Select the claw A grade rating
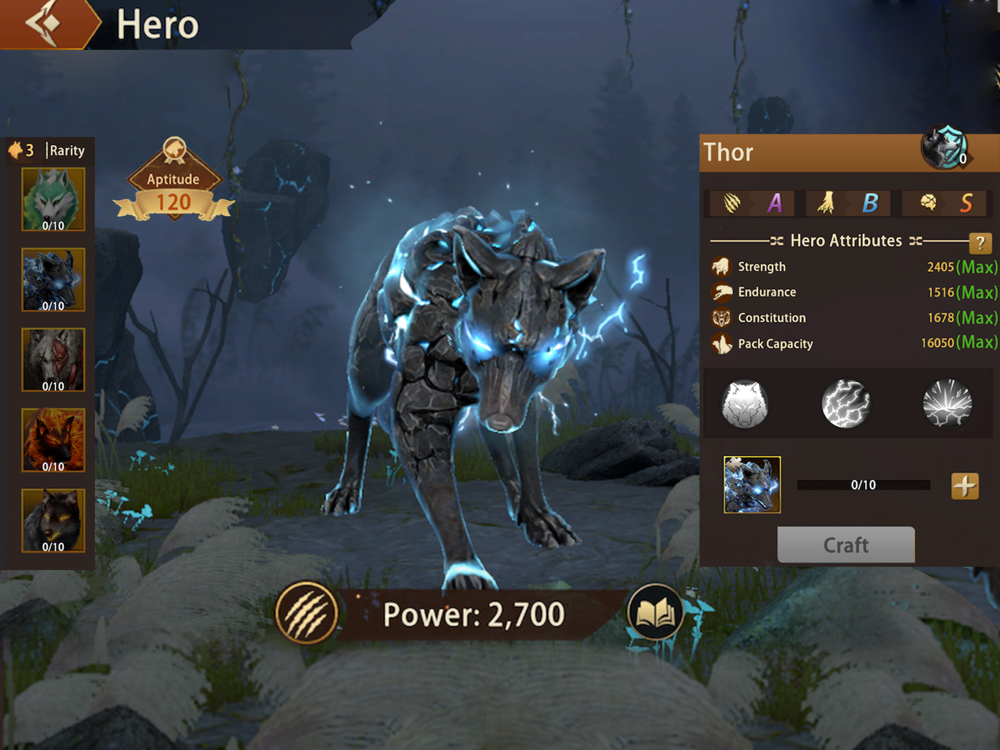This screenshot has width=1000, height=750. [x=752, y=203]
